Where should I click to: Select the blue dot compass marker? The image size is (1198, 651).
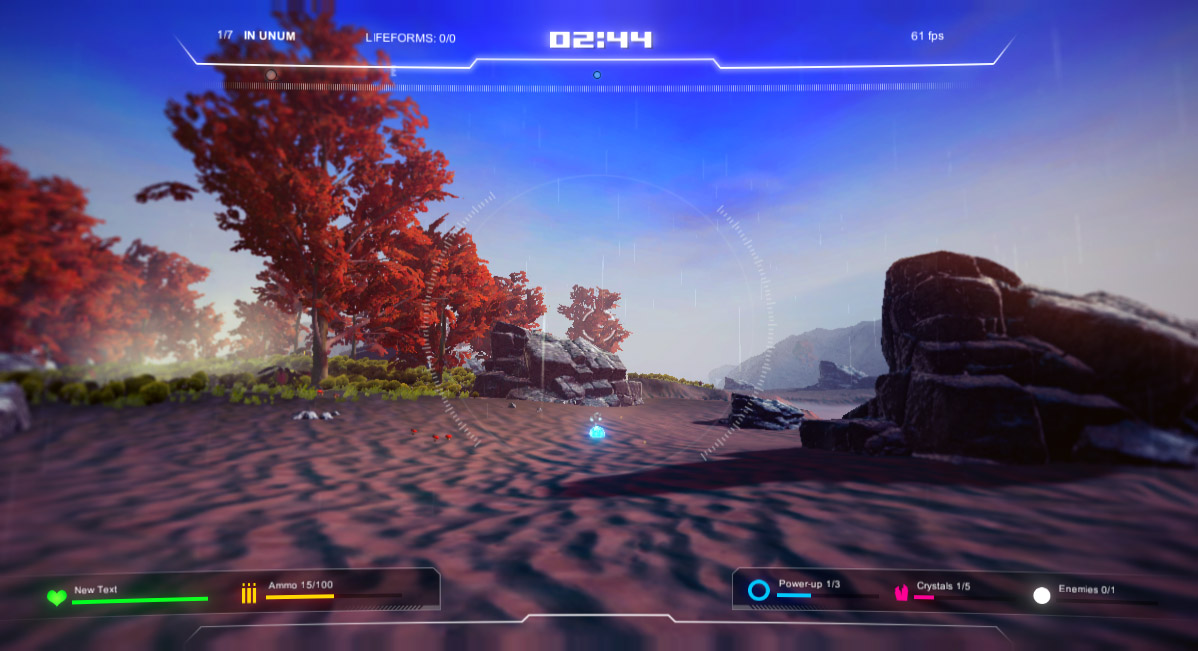coord(597,75)
